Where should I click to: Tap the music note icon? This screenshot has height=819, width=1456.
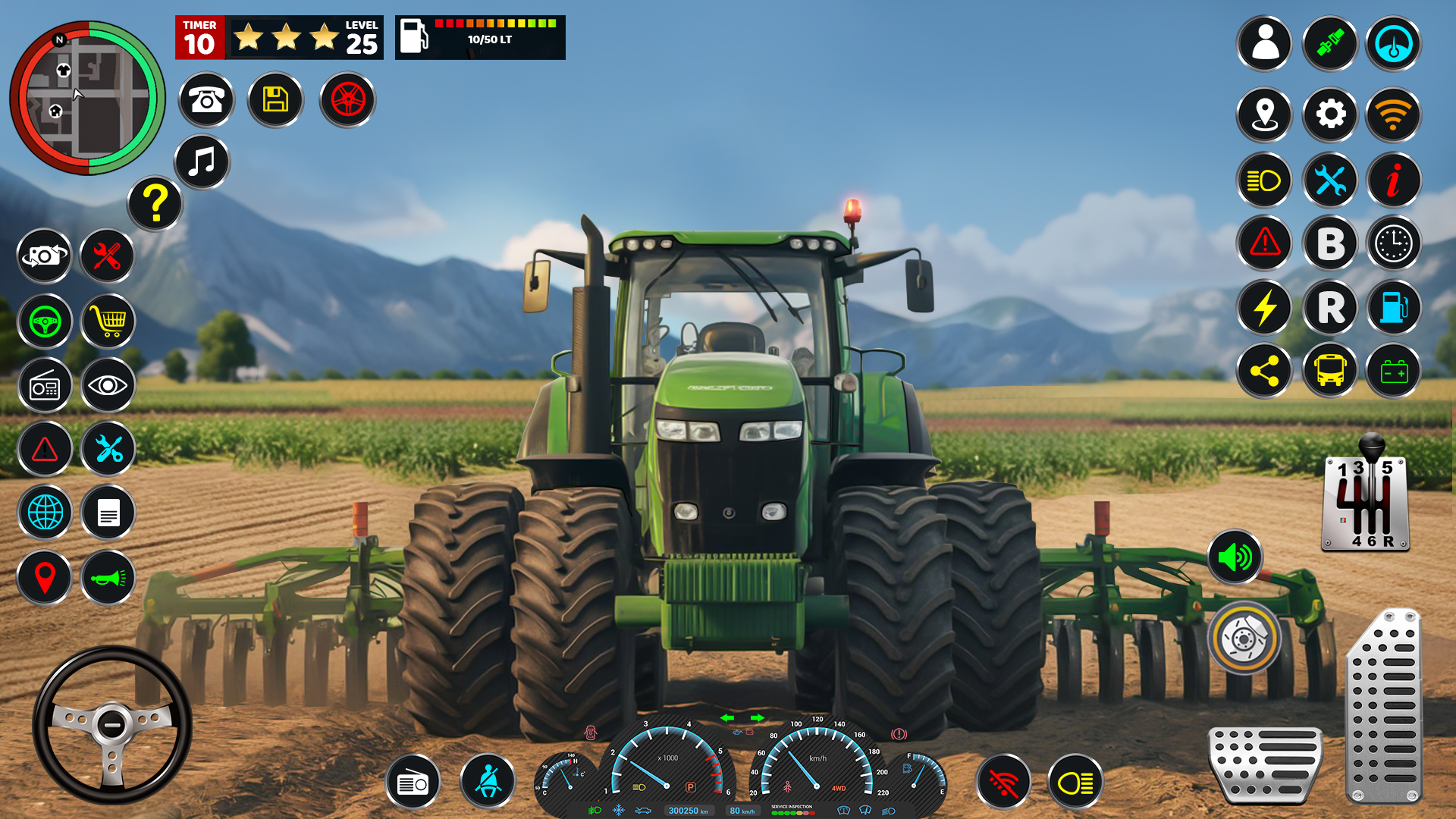coord(199,162)
